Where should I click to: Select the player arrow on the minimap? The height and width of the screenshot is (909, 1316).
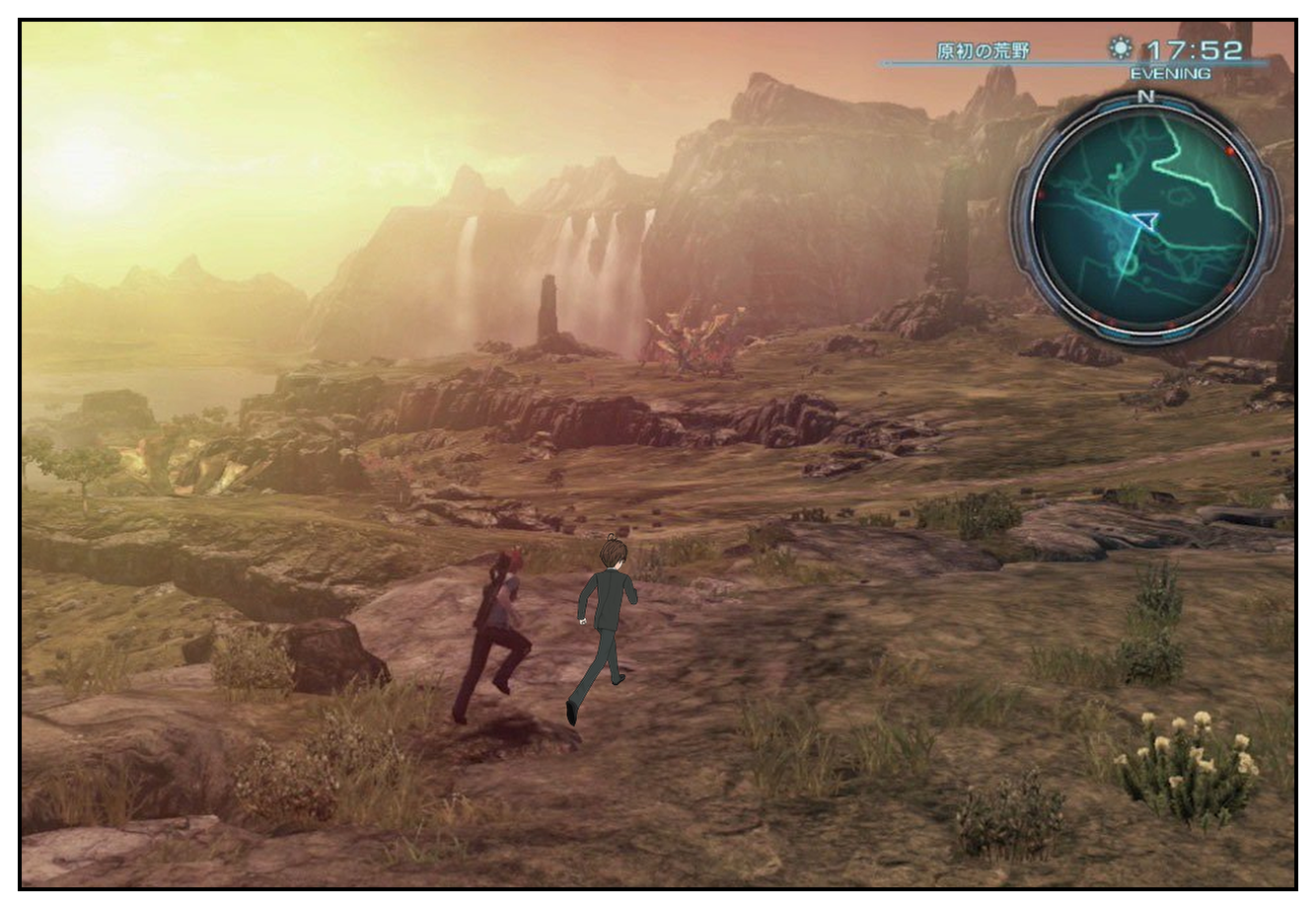1145,220
